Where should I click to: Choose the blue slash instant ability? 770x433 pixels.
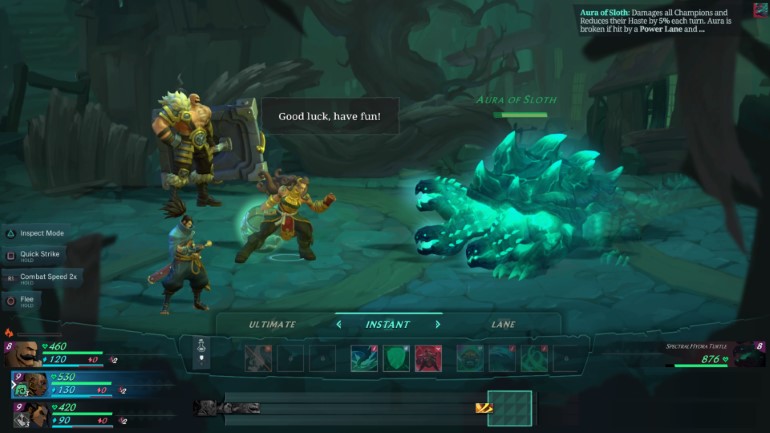364,358
